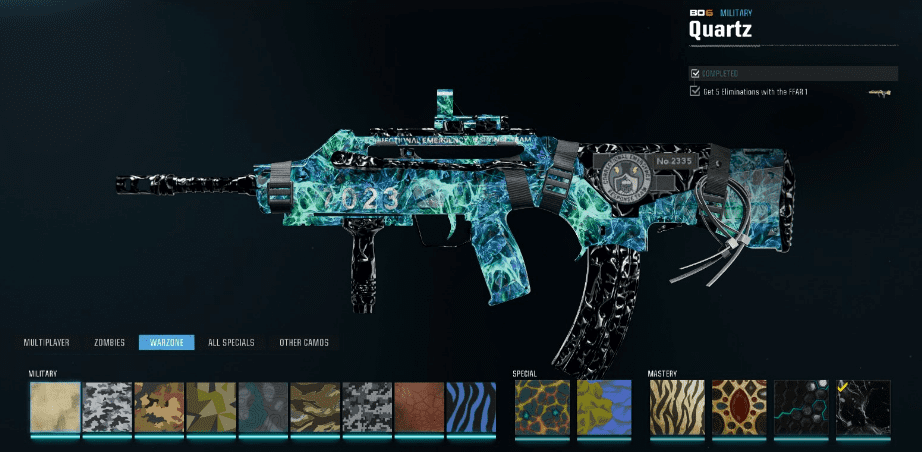Choose the dark teal-gray blotch camo
922x452 pixels.
(x=262, y=407)
